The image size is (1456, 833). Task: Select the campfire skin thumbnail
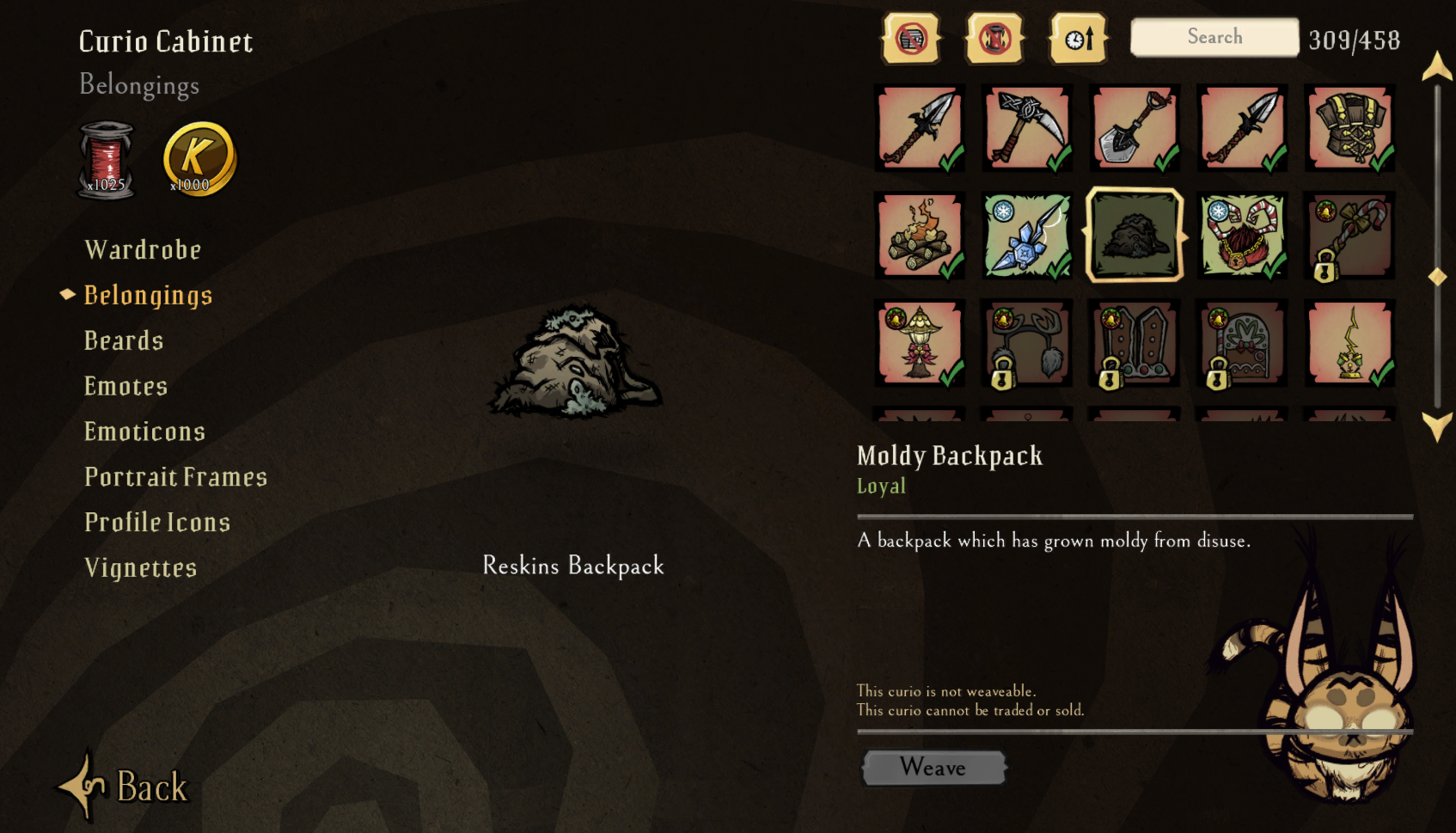[x=919, y=236]
